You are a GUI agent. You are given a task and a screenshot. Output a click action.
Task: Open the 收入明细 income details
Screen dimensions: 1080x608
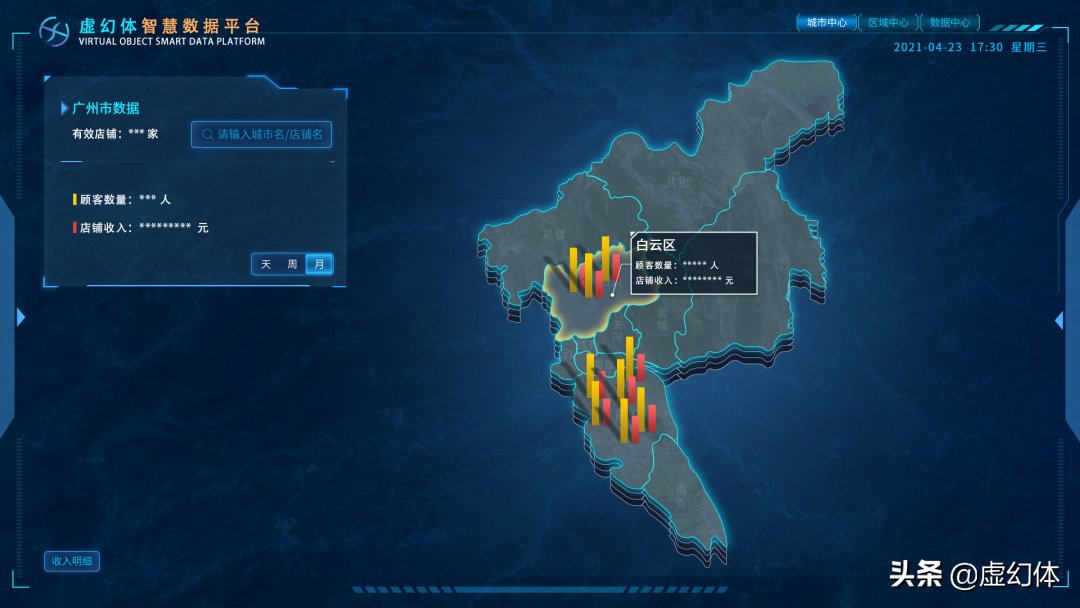coord(72,561)
